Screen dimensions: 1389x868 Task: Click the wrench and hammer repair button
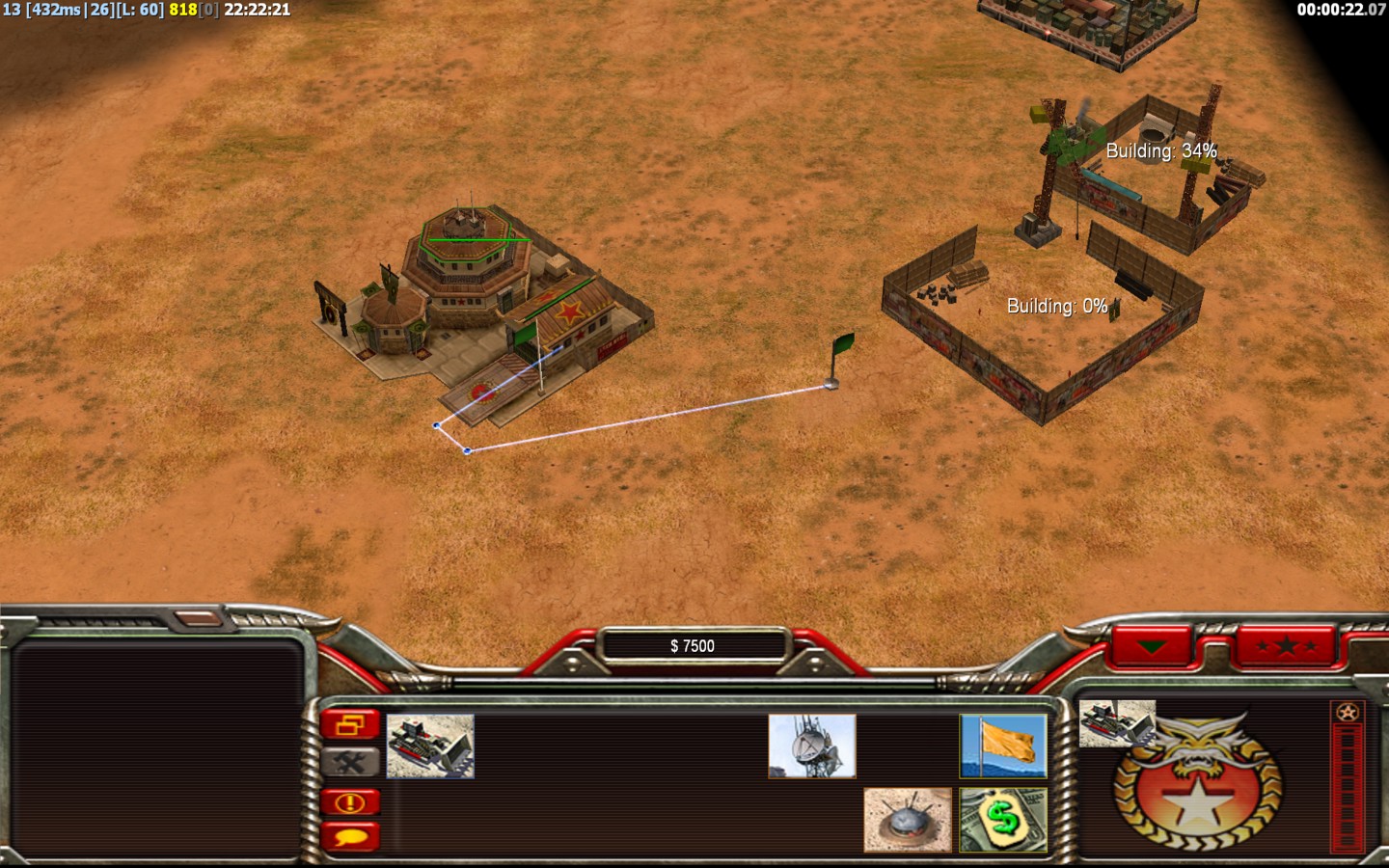click(x=350, y=762)
